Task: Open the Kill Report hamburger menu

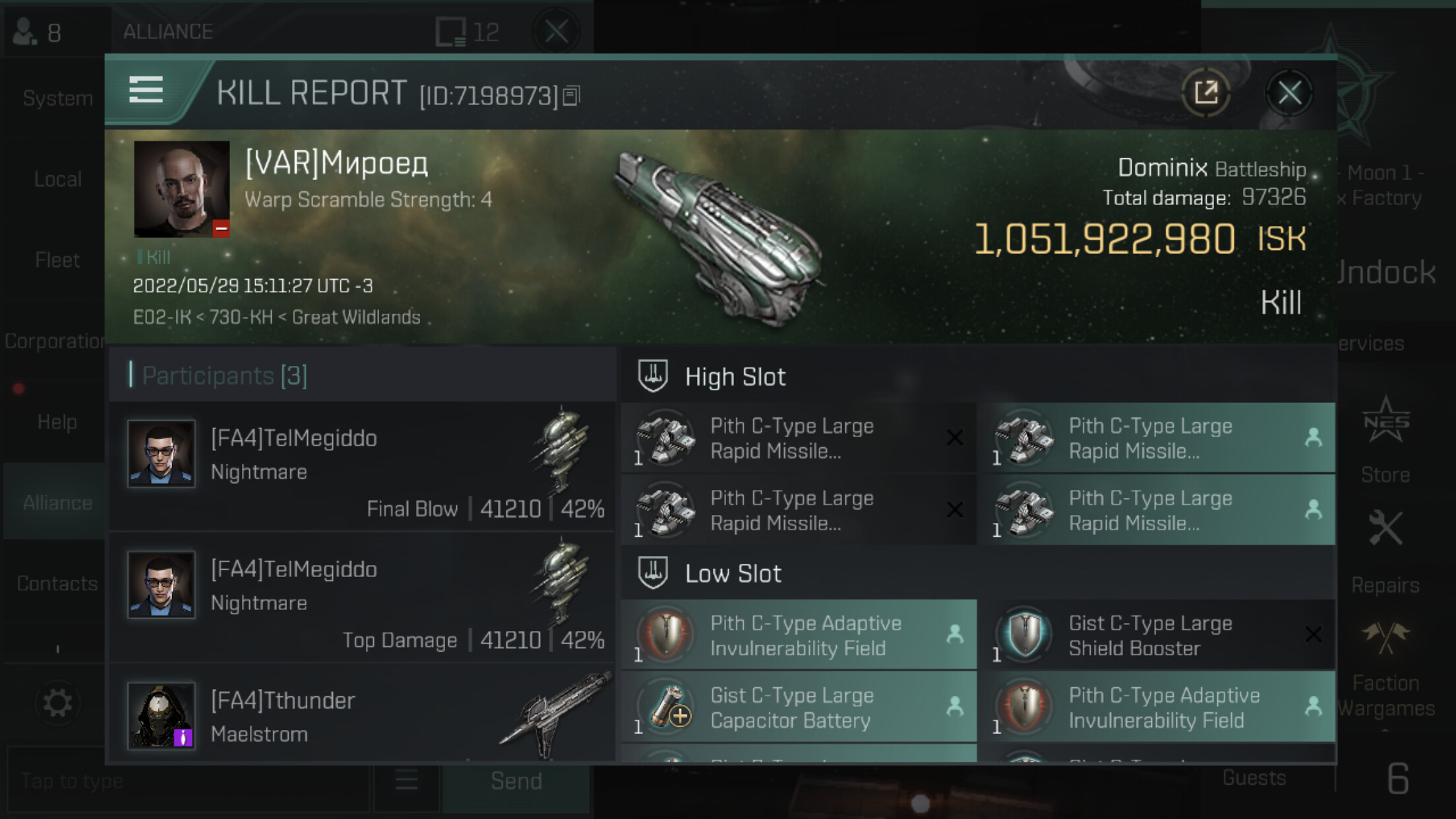Action: pos(146,90)
